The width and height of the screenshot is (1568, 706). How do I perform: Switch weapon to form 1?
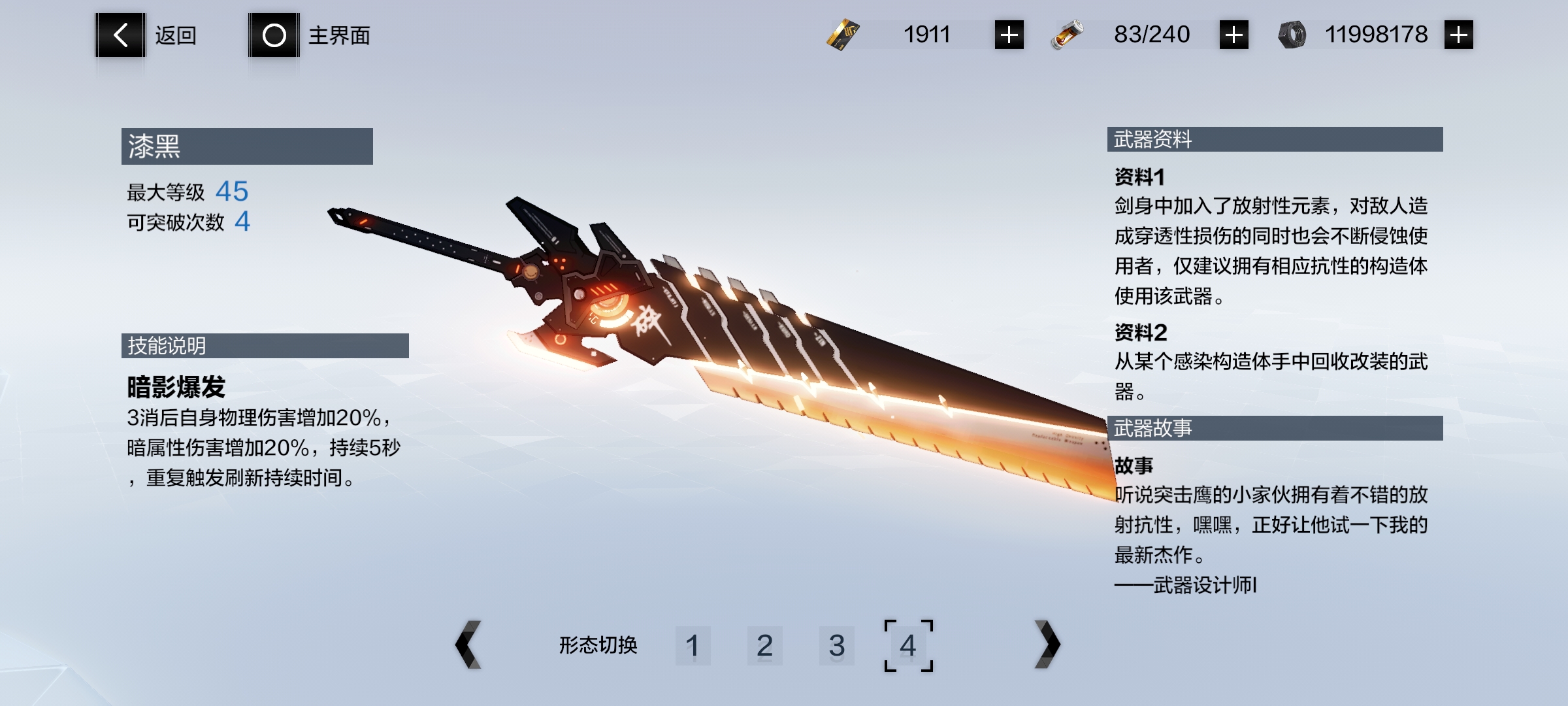[x=693, y=646]
